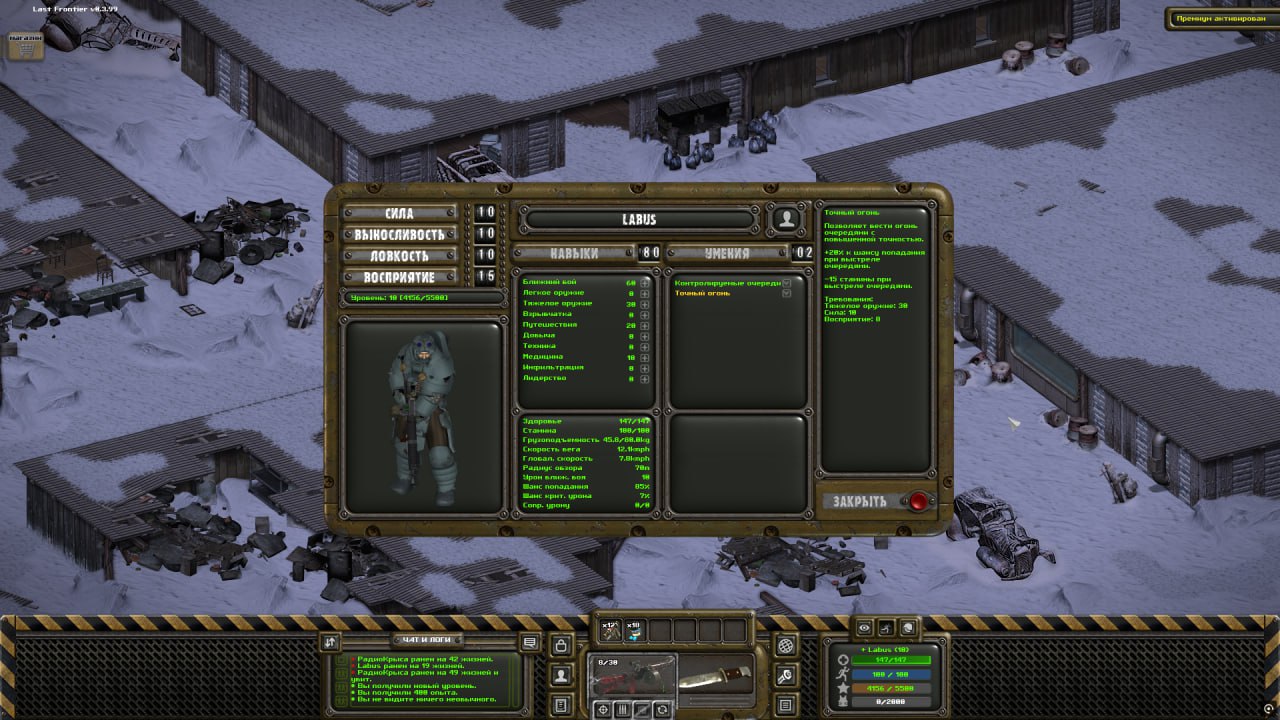Increase the Легкое оружие skill
Image resolution: width=1280 pixels, height=720 pixels.
pyautogui.click(x=645, y=294)
